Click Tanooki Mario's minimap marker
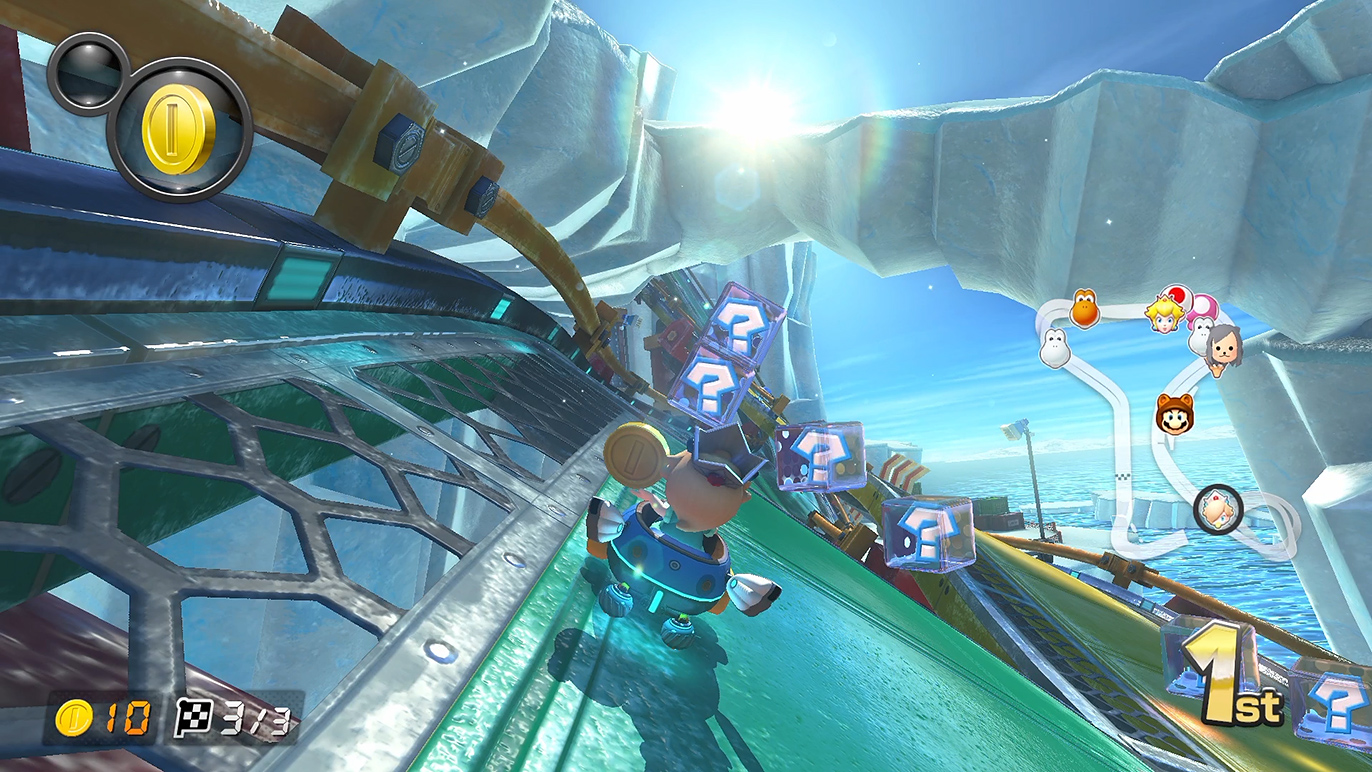The width and height of the screenshot is (1372, 772). coord(1173,413)
